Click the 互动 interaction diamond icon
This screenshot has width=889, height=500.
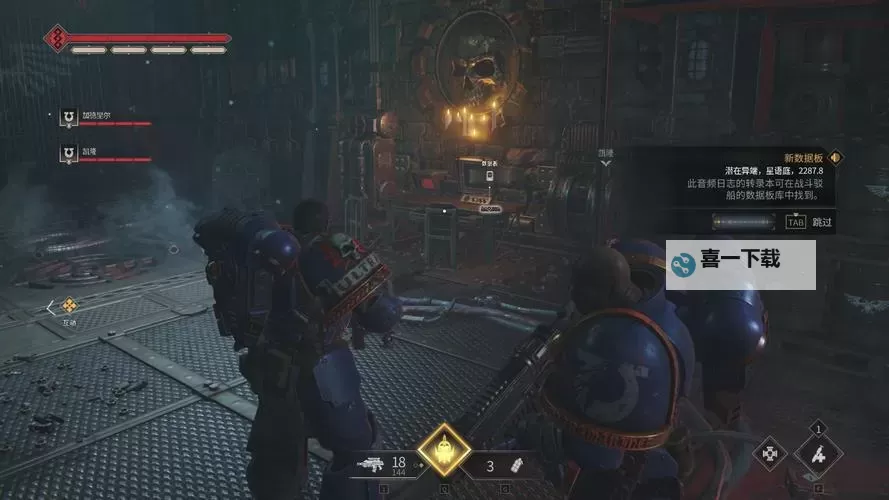click(x=69, y=306)
